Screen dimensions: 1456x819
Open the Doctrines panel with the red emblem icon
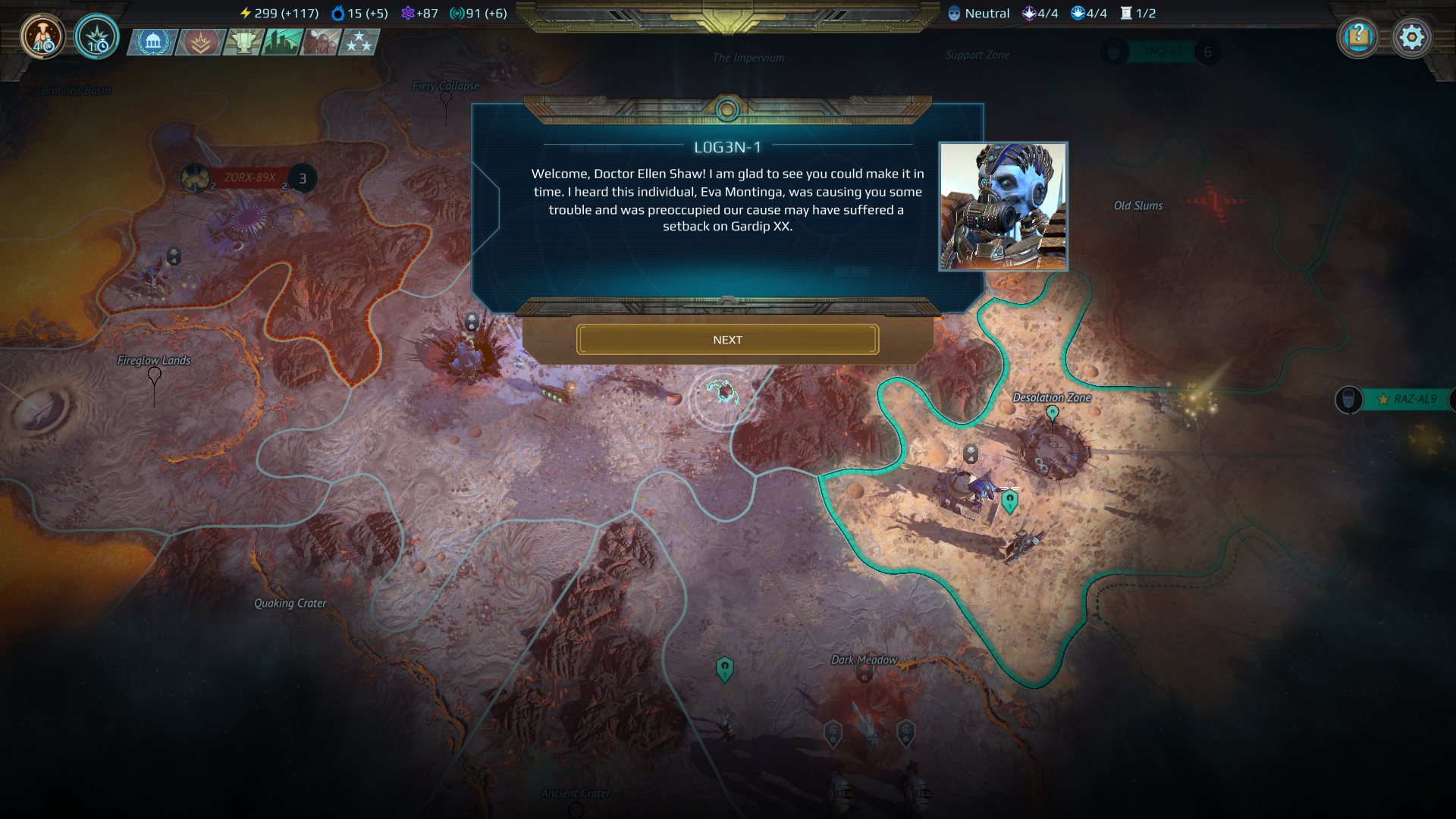[x=198, y=43]
